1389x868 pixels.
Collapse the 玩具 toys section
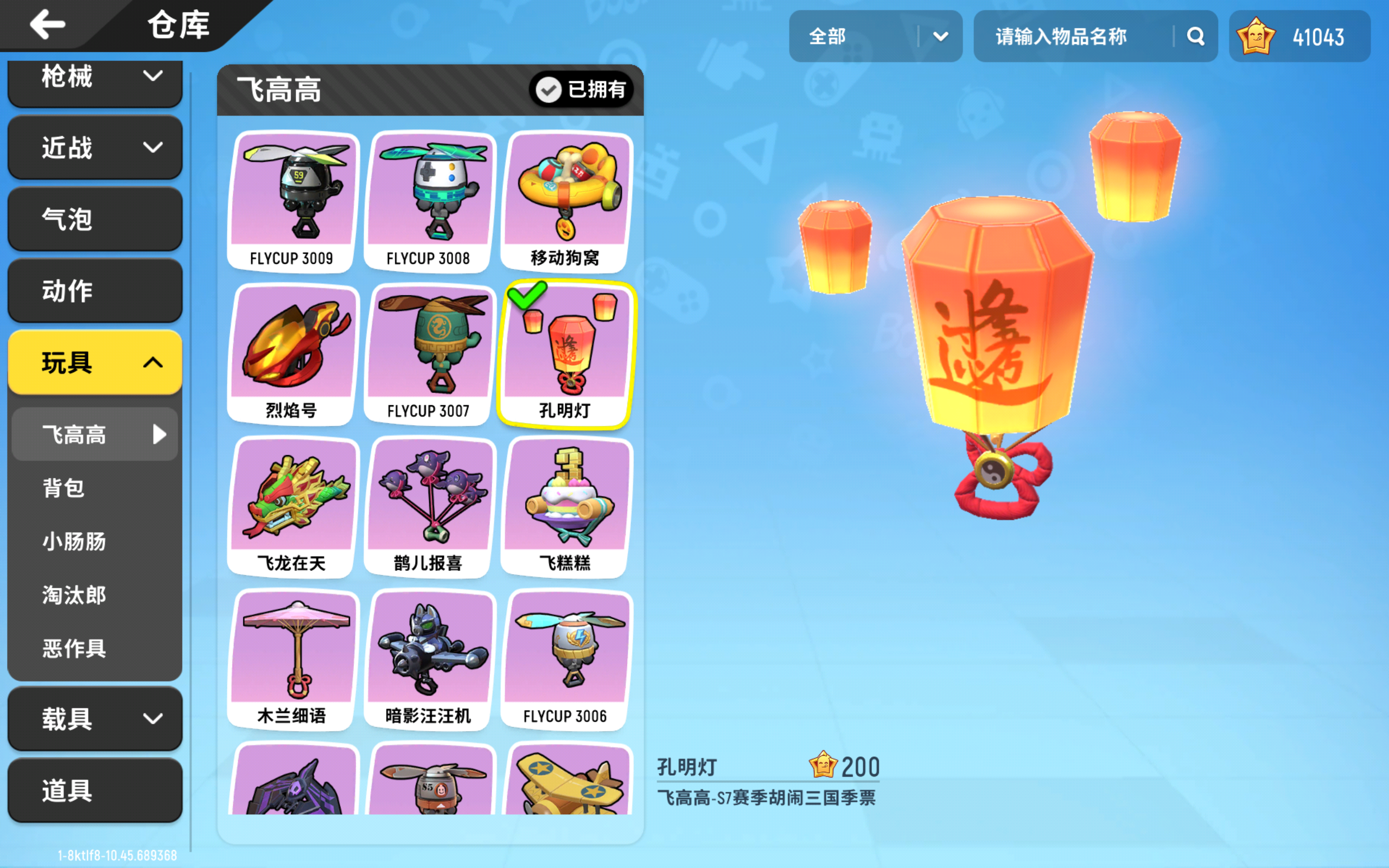[94, 362]
